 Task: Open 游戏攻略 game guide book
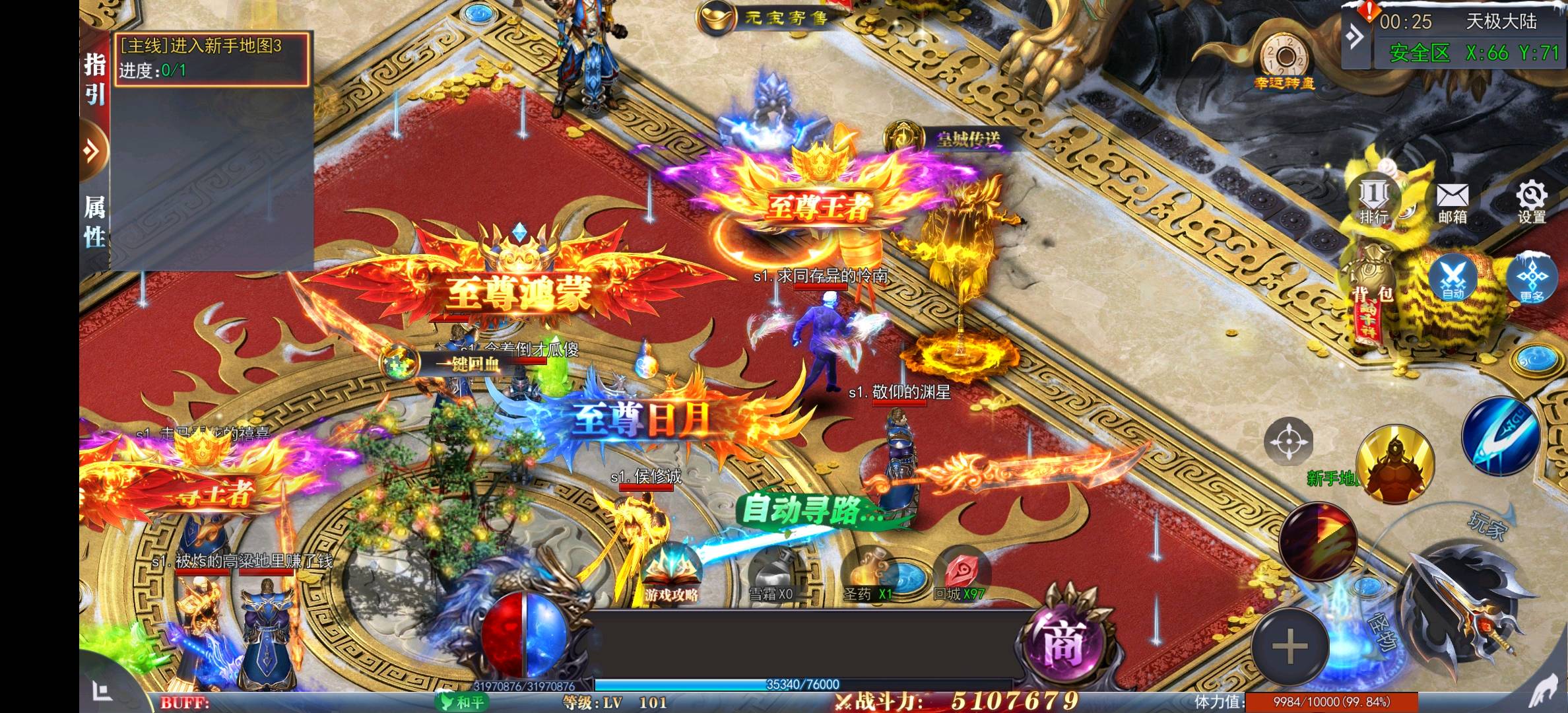click(x=671, y=576)
